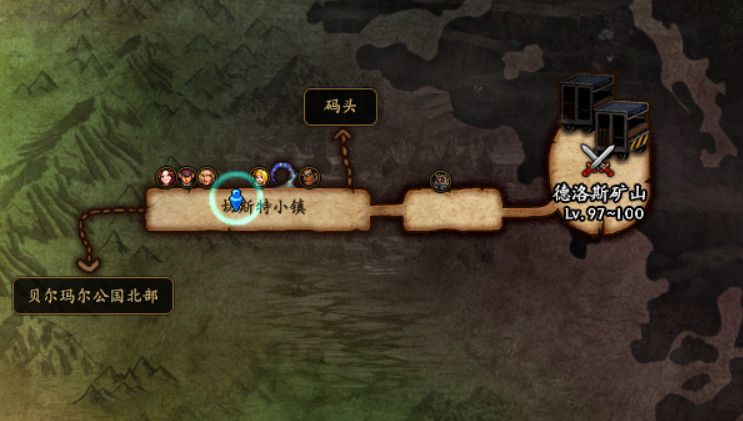Select the blue-purple swirling portal icon
The height and width of the screenshot is (421, 743).
pos(283,176)
